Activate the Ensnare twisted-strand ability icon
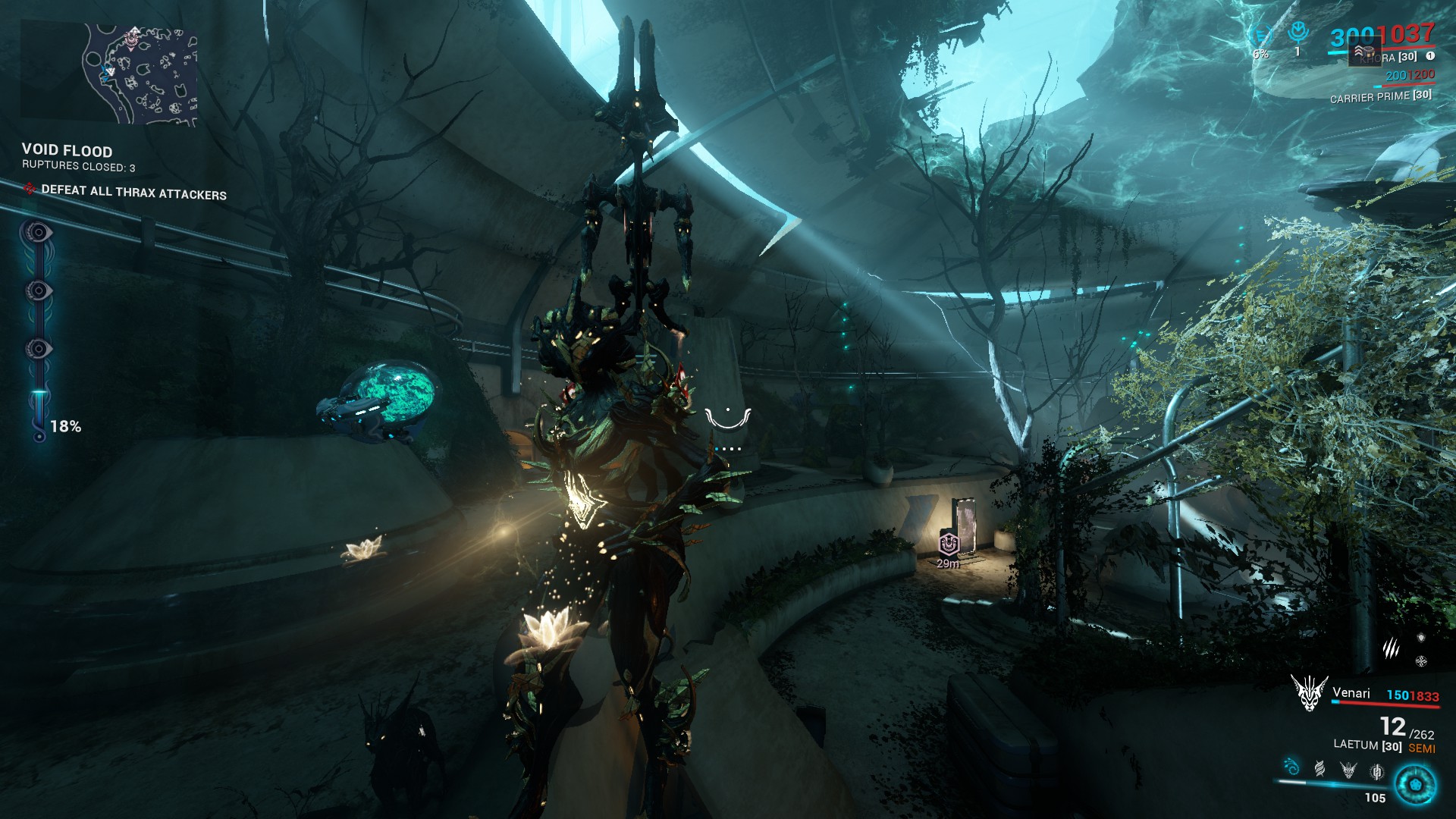Screen dimensions: 1456x819 1320,770
